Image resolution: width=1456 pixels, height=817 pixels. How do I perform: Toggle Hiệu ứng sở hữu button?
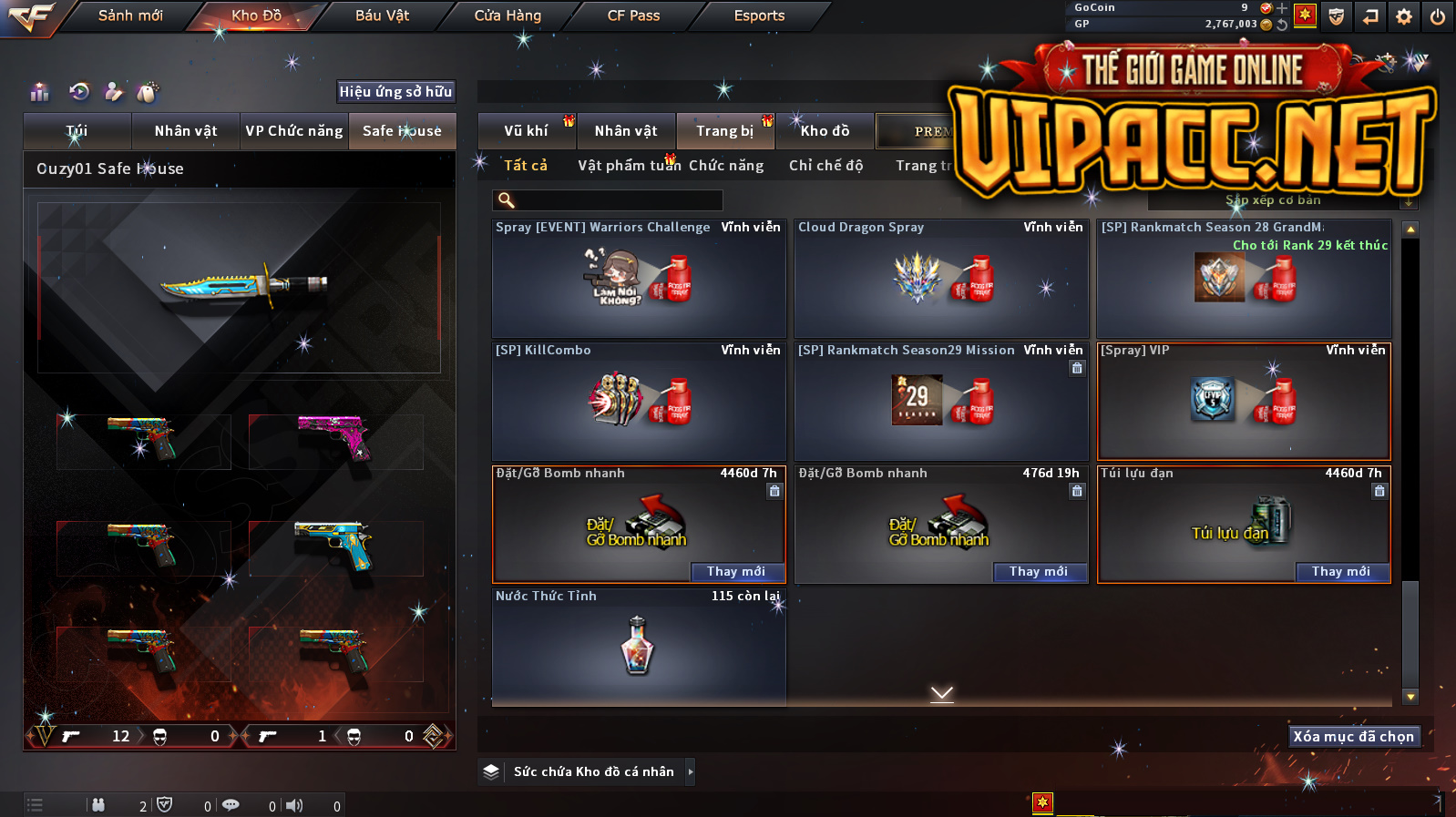pos(395,92)
